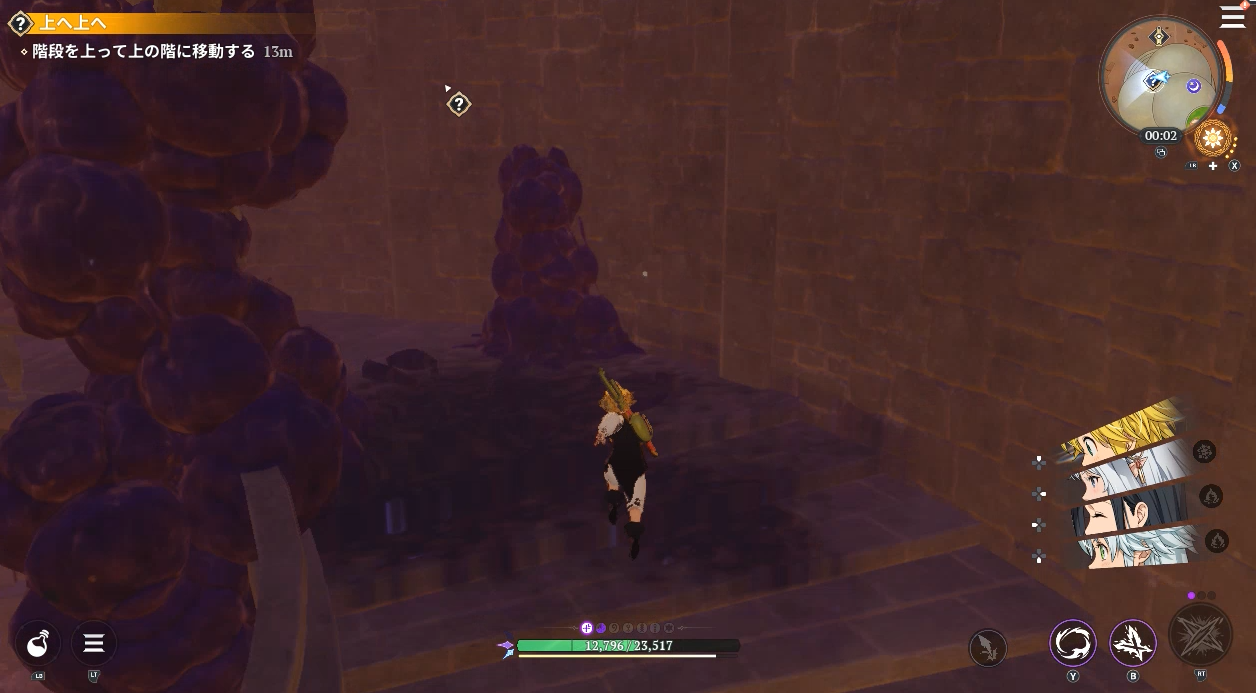Select the purple crescent moon minimap marker
Viewport: 1256px width, 693px height.
[1193, 86]
